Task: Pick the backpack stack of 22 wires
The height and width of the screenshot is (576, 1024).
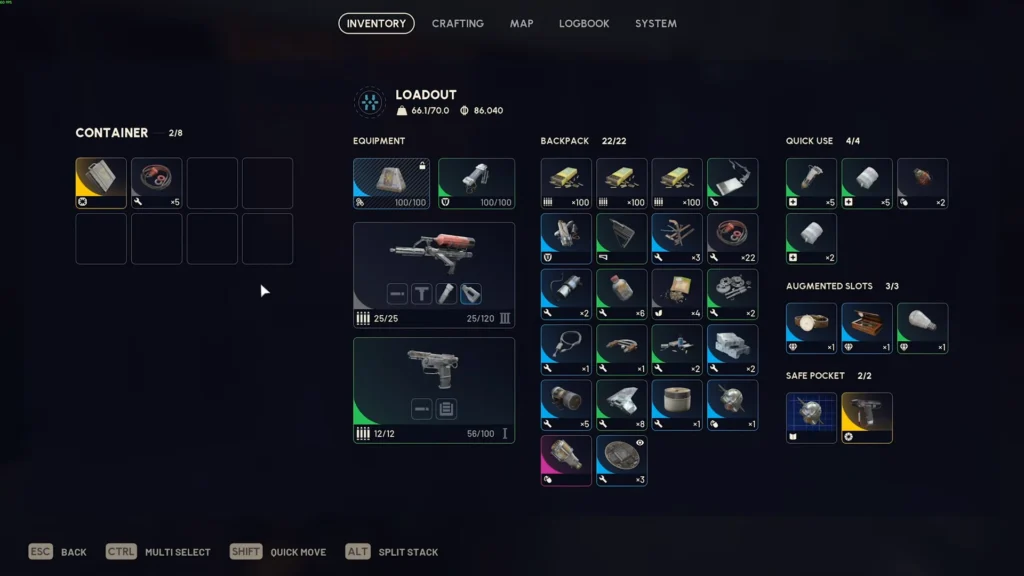Action: click(x=732, y=238)
